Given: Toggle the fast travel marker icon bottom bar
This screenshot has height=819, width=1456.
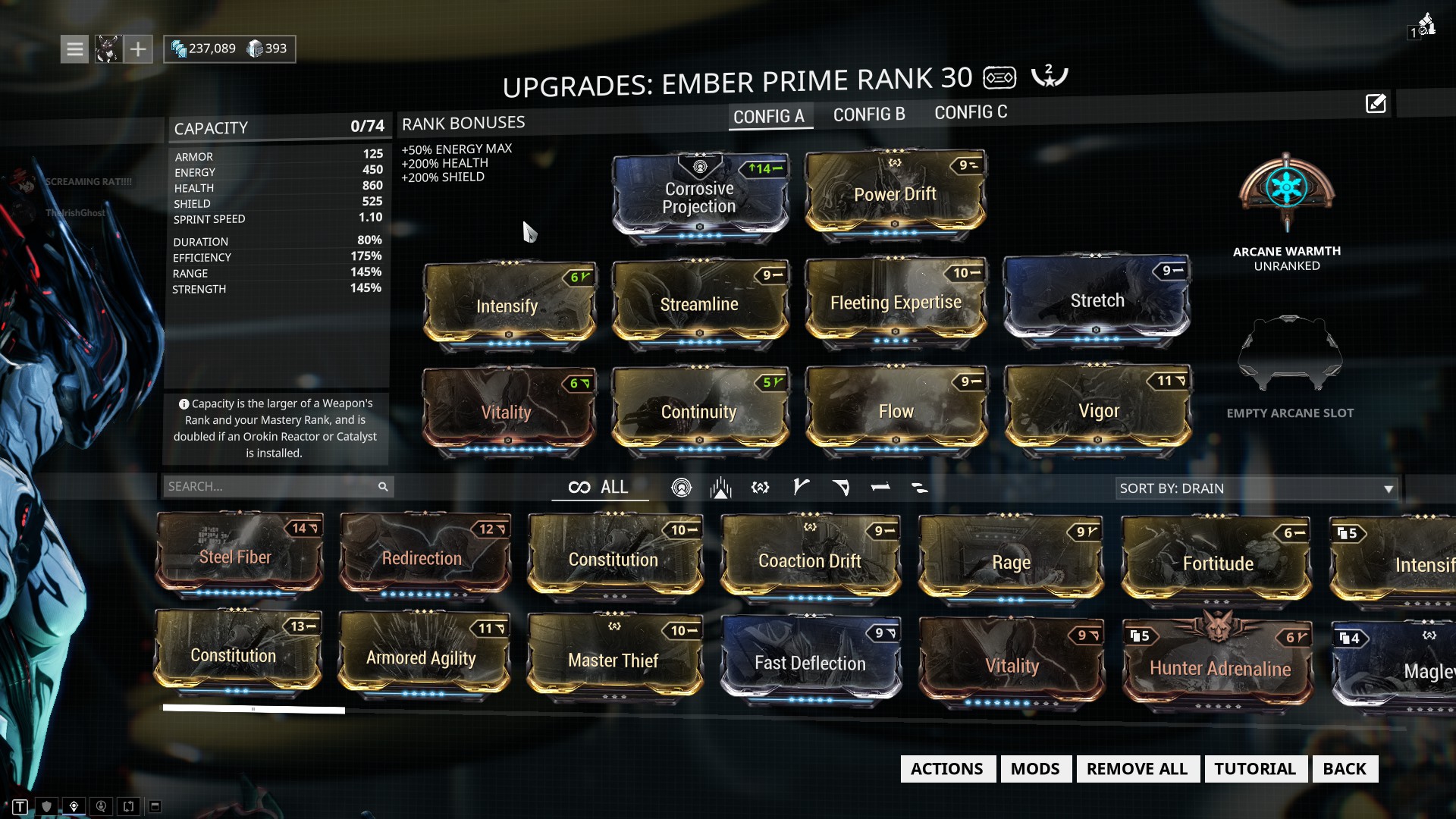Looking at the screenshot, I should click(x=73, y=807).
